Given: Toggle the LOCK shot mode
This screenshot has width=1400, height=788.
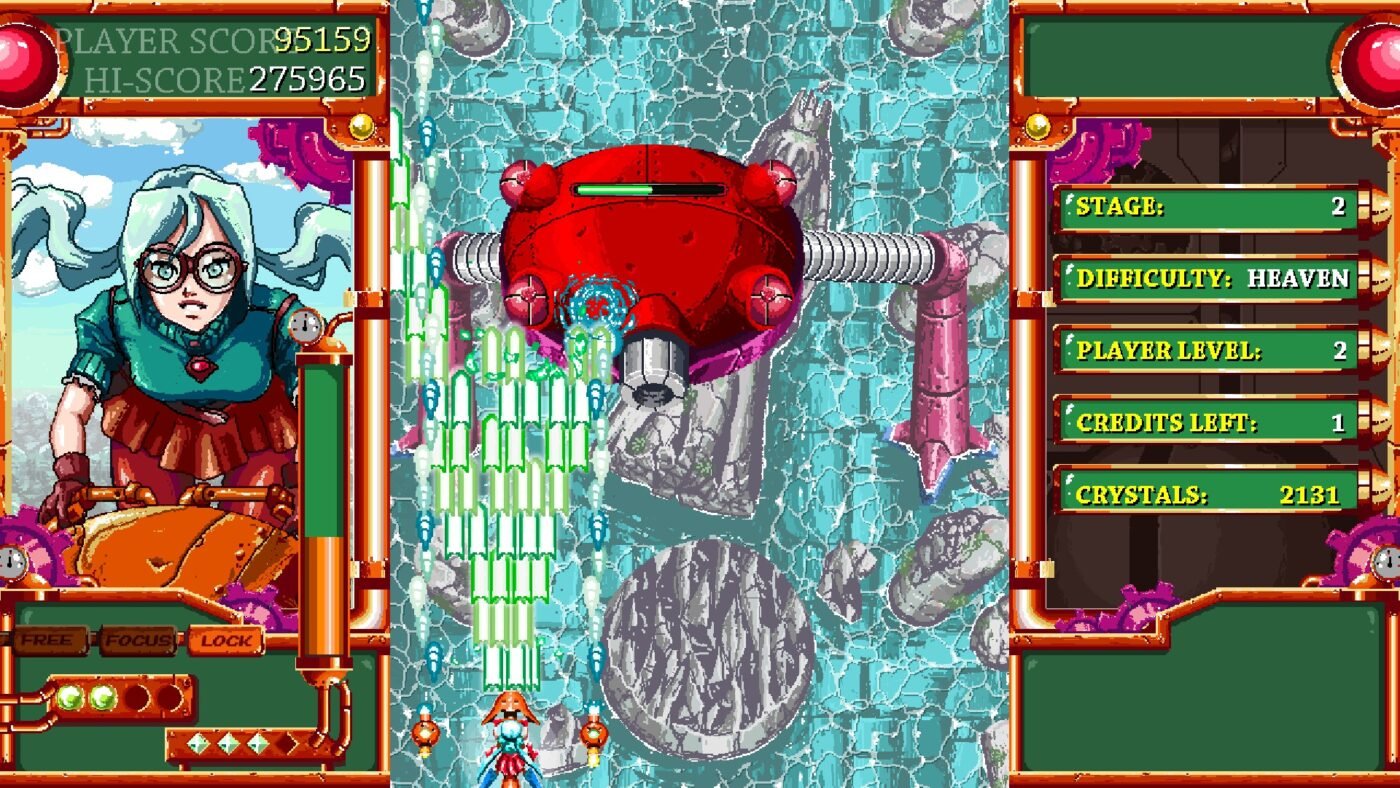Looking at the screenshot, I should pyautogui.click(x=225, y=638).
